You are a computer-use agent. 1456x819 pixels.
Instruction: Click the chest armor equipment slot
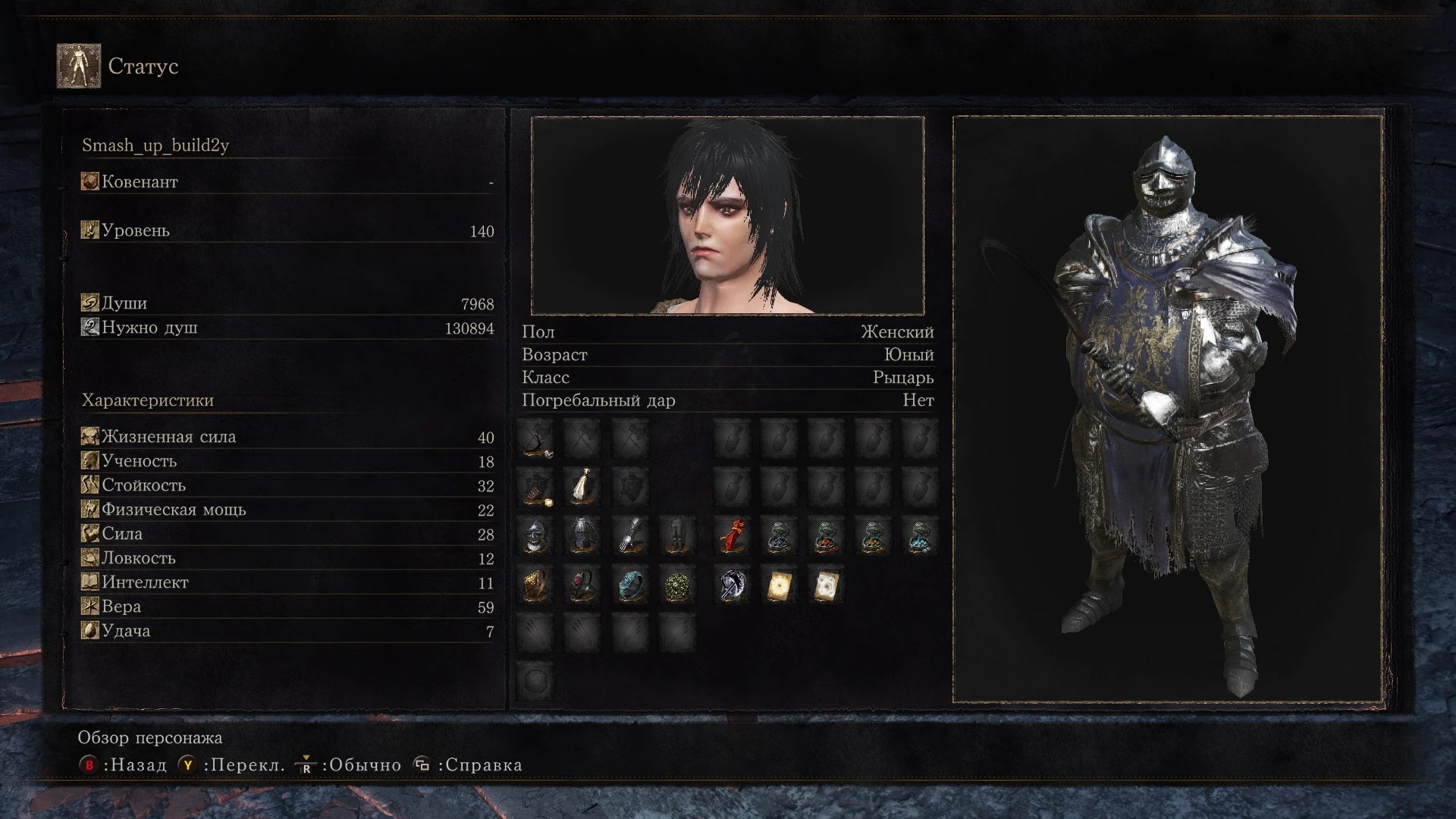point(582,536)
